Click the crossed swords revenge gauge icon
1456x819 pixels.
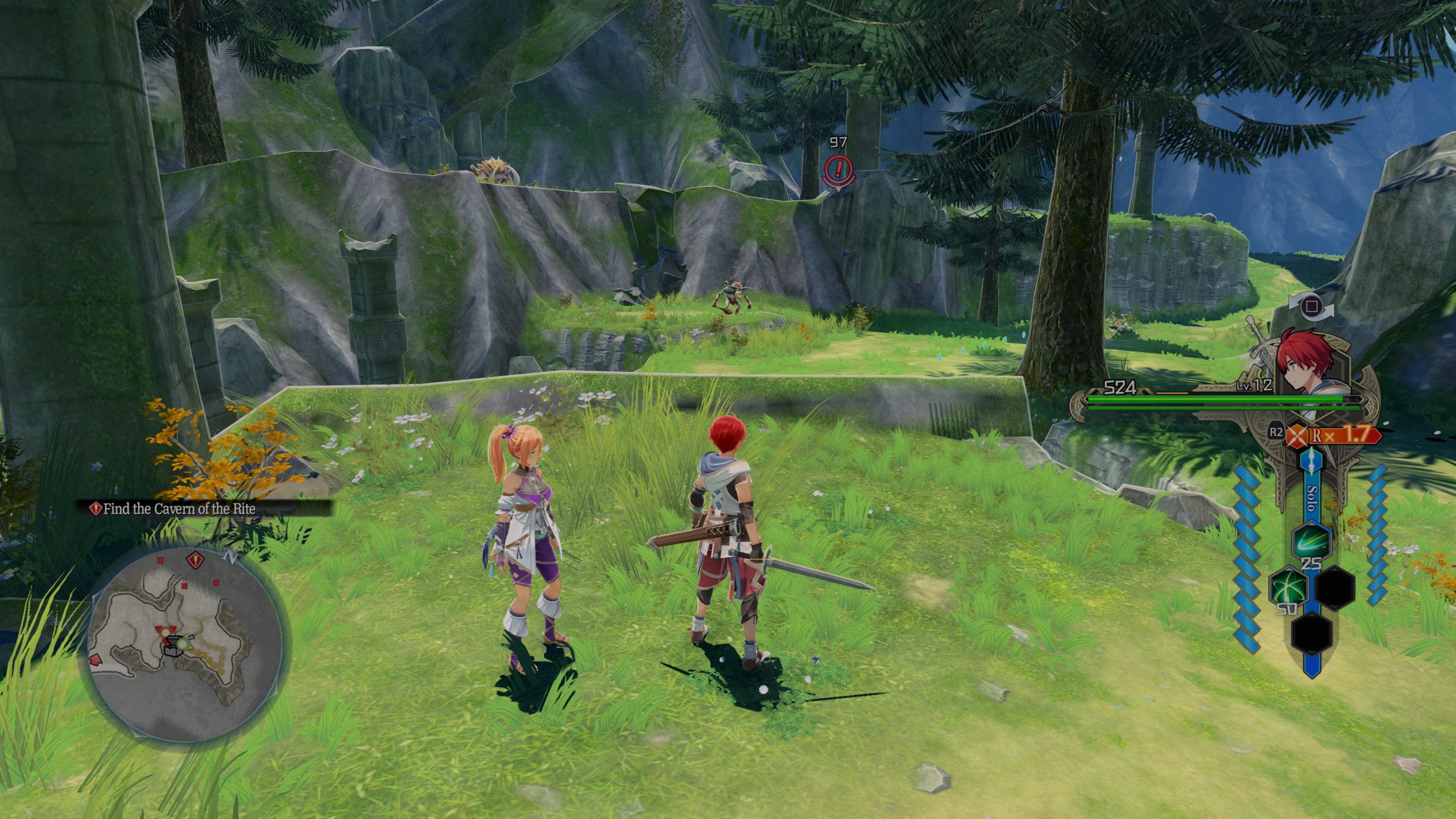(x=1298, y=436)
